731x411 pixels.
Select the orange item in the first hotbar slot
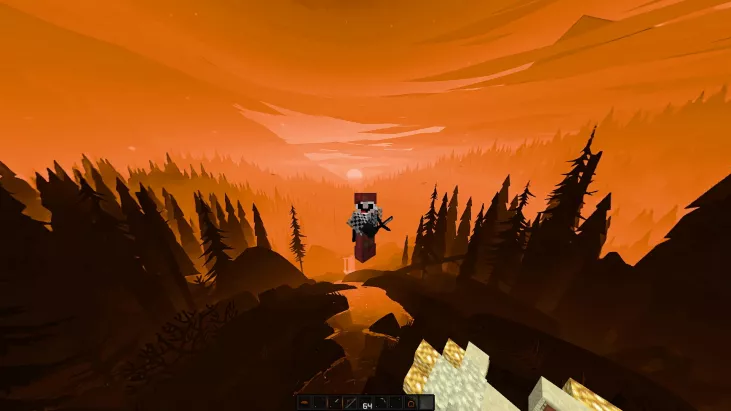pyautogui.click(x=304, y=403)
